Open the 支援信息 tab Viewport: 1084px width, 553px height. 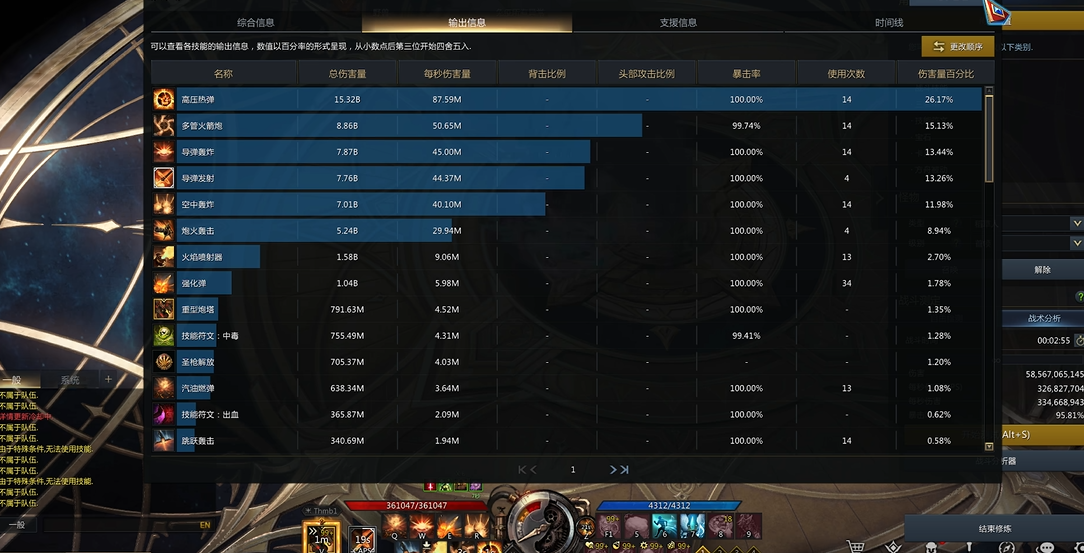pos(678,22)
